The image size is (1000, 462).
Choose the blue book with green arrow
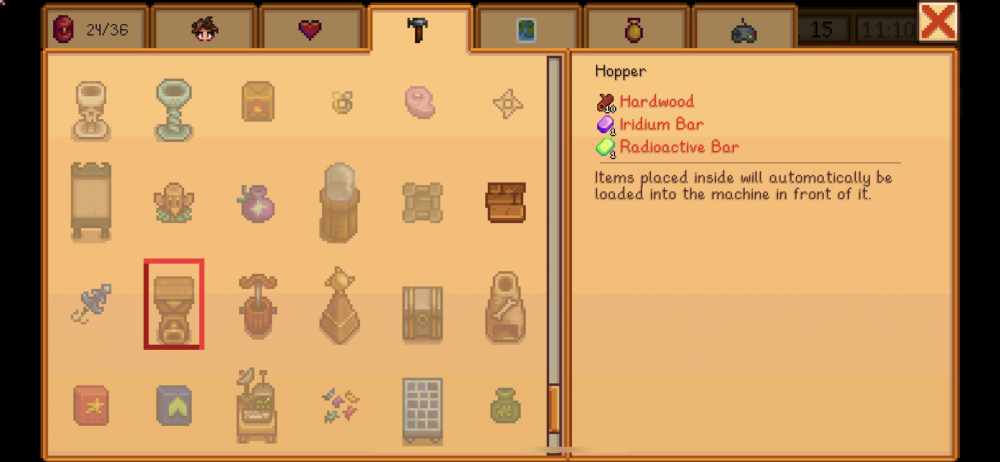[x=174, y=405]
